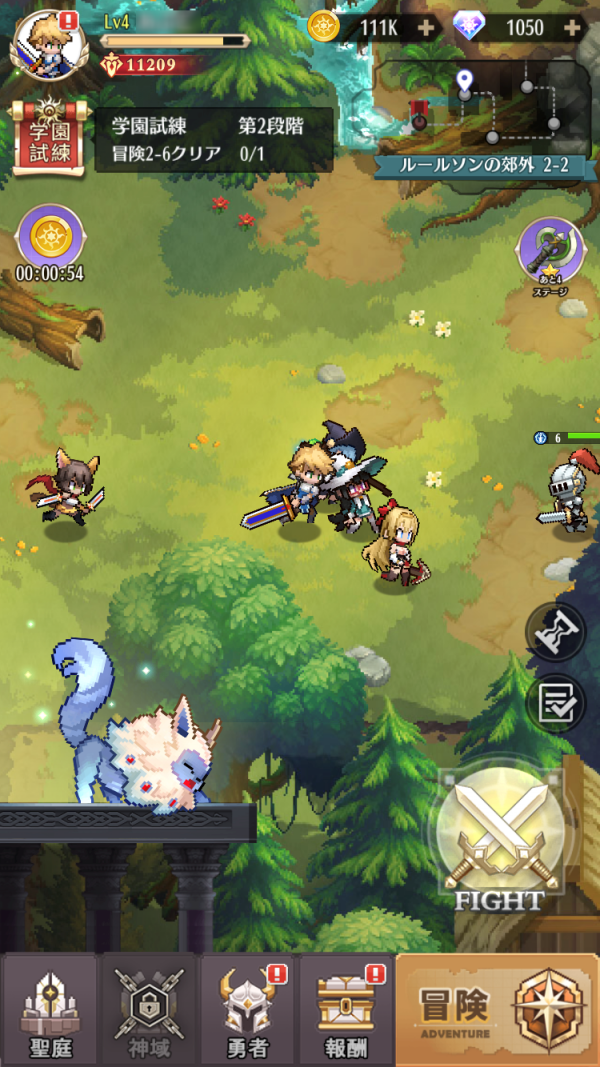
Task: Open the checklist quest button
Action: click(556, 703)
